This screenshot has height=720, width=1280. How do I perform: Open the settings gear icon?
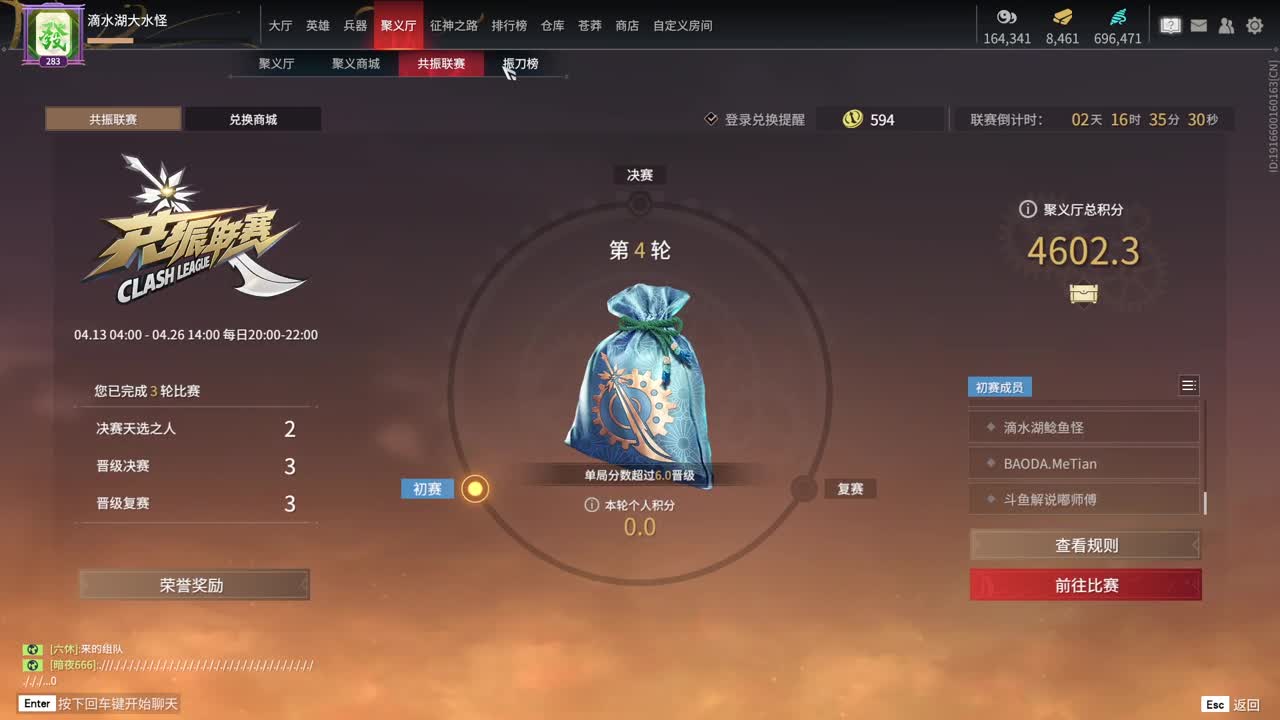(1254, 25)
